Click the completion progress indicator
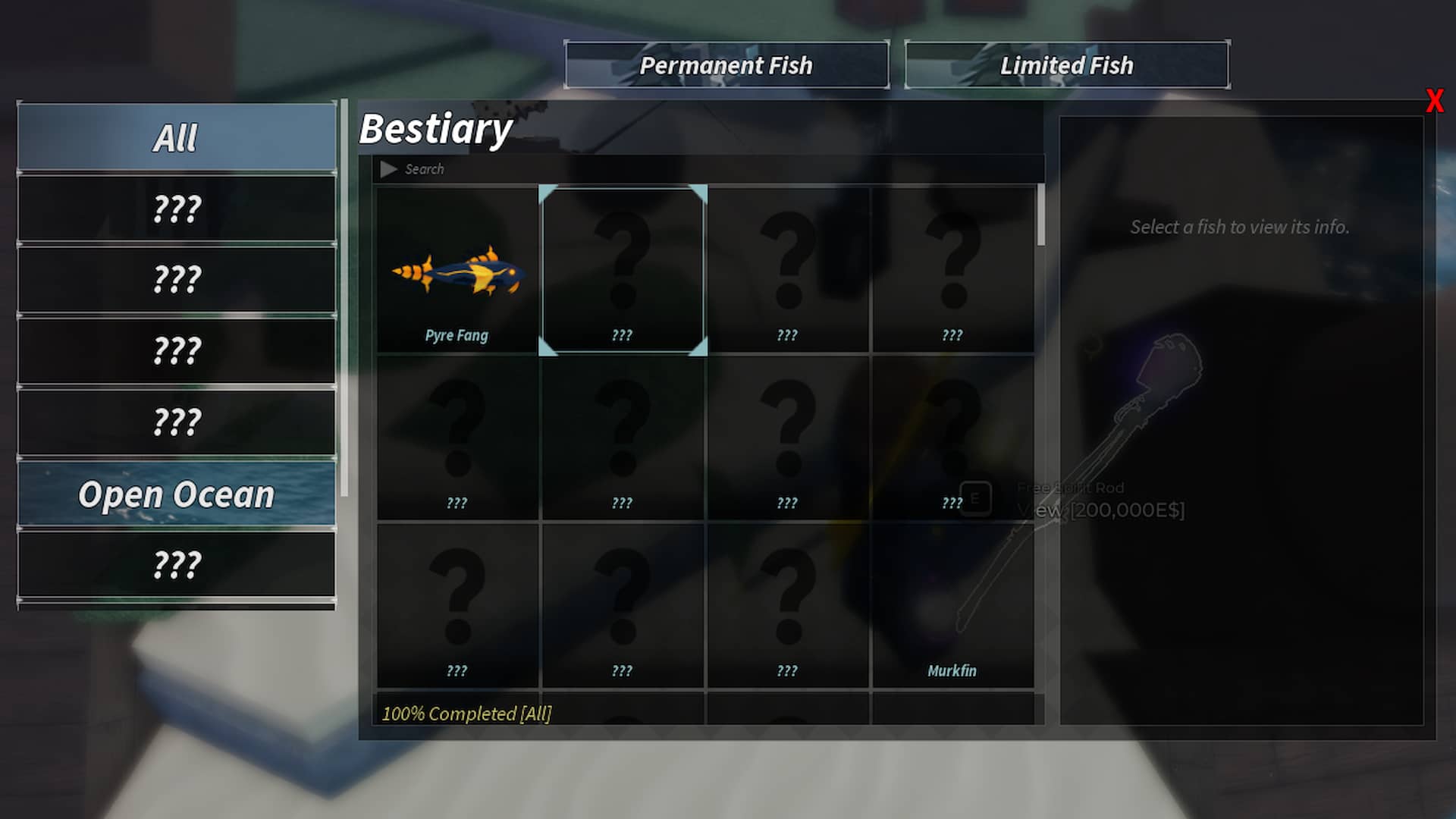 467,713
